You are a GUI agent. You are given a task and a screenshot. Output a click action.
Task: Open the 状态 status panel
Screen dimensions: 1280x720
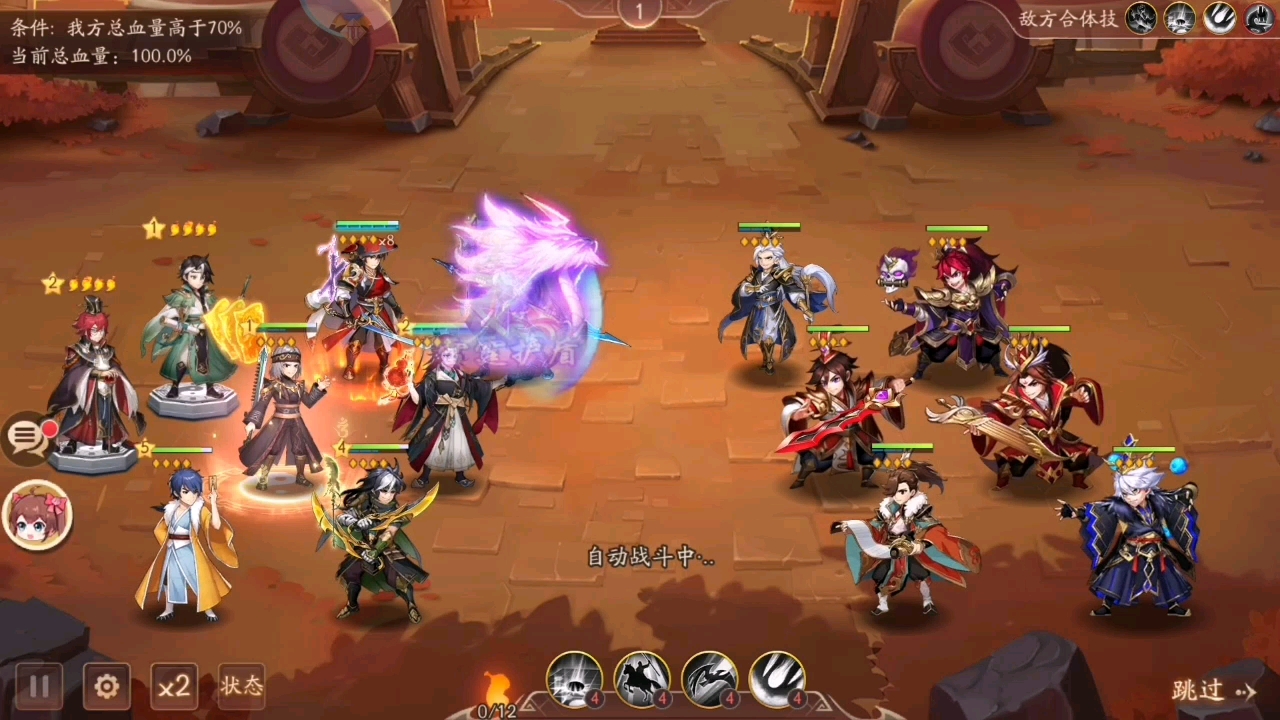(241, 686)
